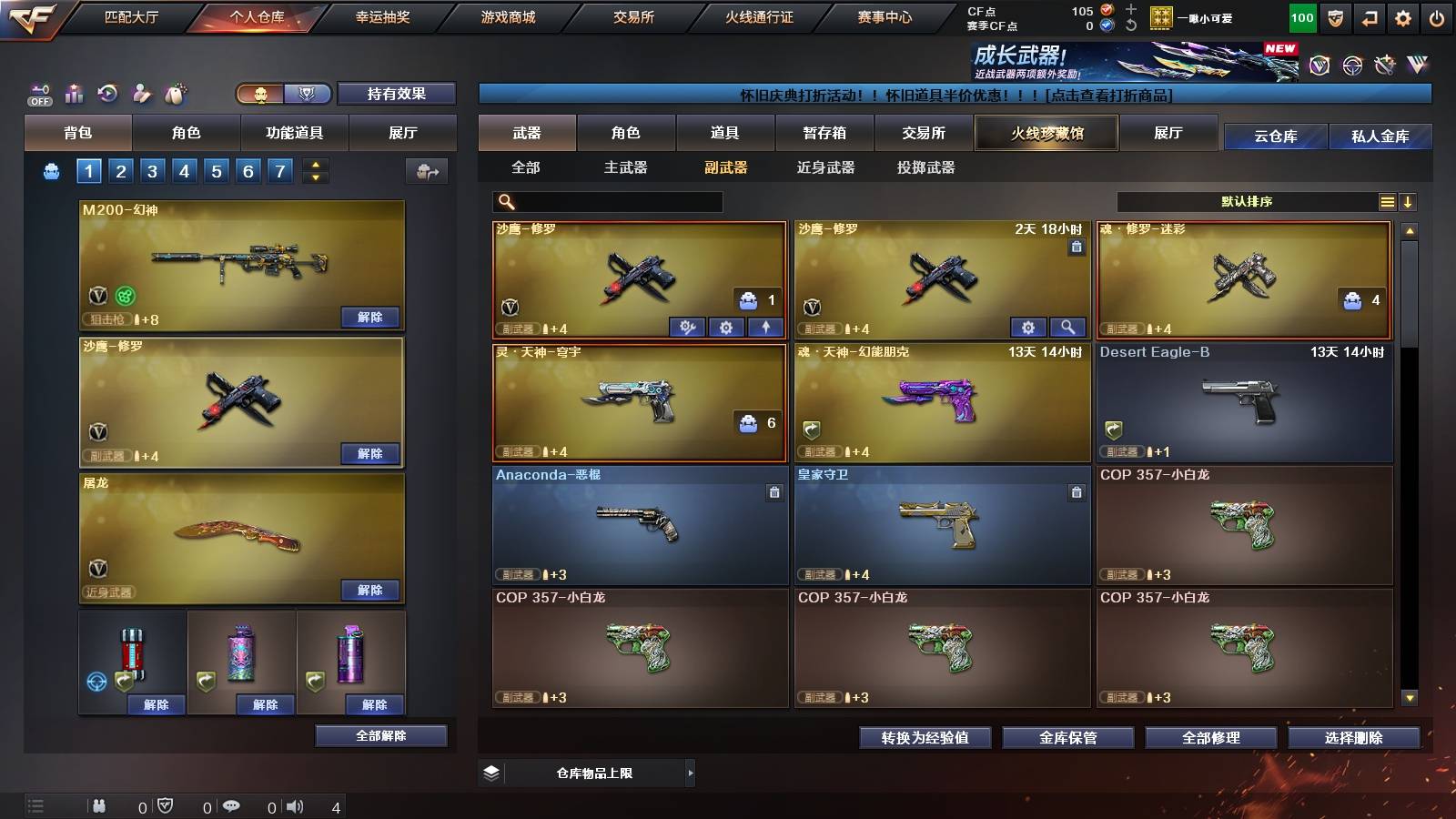Viewport: 1456px width, 819px height.
Task: Click the 全部解除 button in the left panel
Action: [379, 735]
